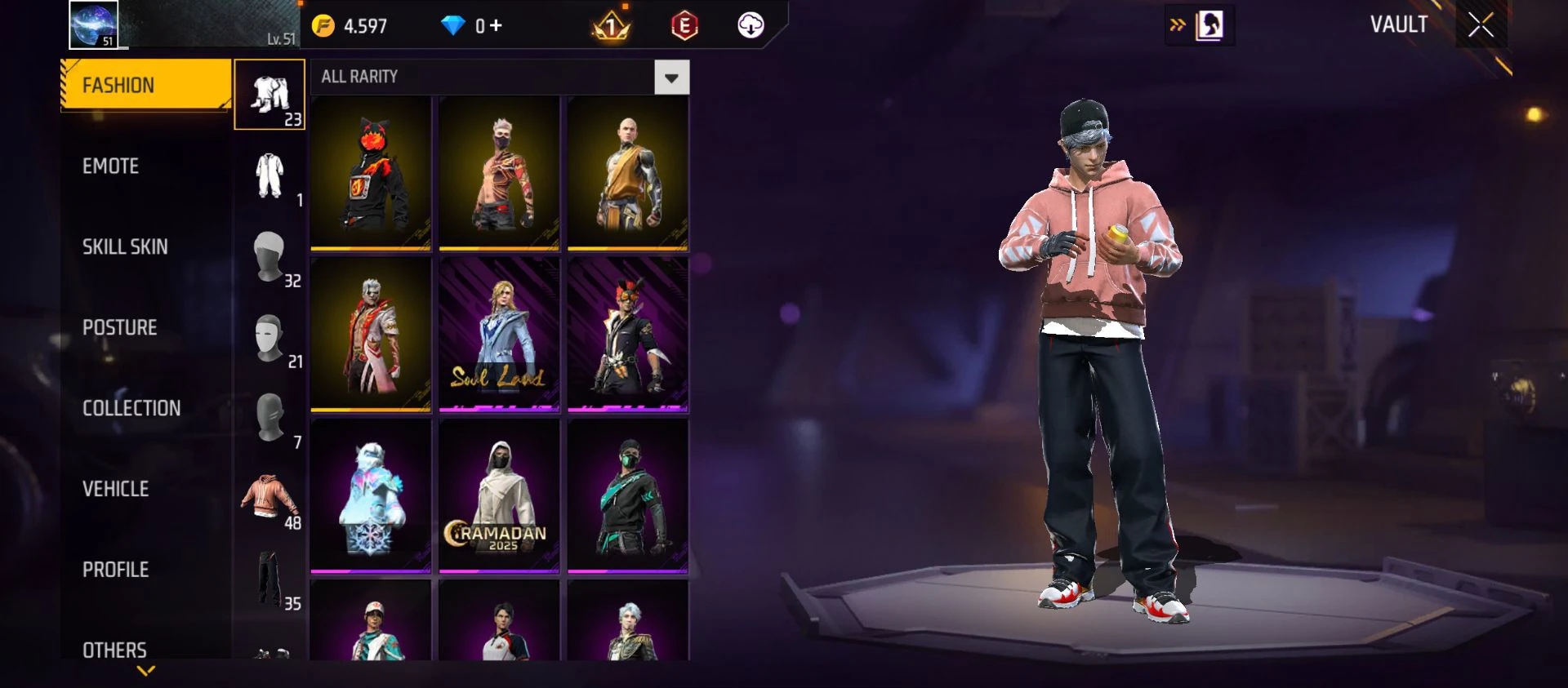The height and width of the screenshot is (688, 1568).
Task: Choose the red cat-eared hoodie bundle
Action: pyautogui.click(x=371, y=172)
